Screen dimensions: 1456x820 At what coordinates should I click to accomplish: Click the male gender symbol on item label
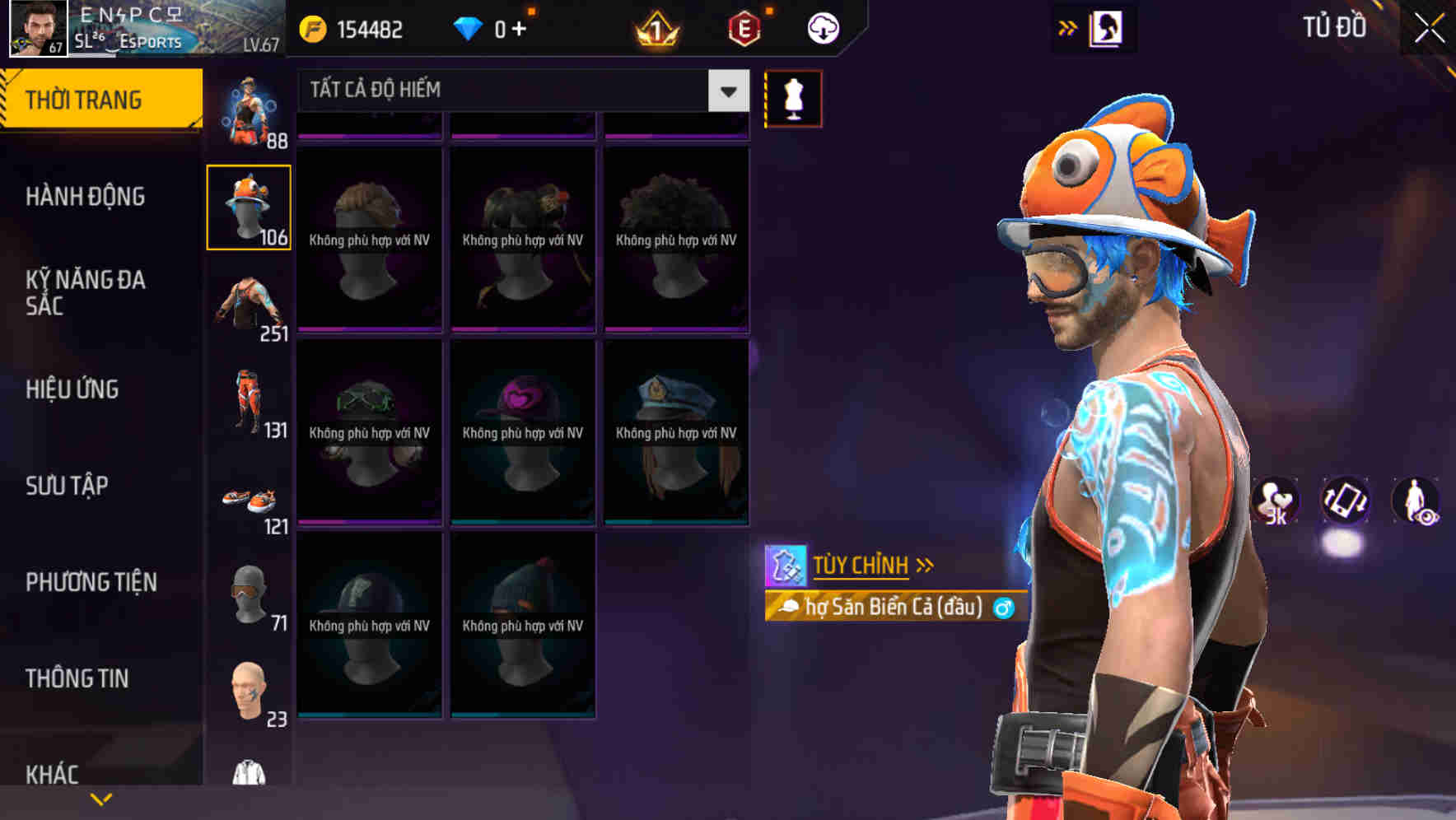1002,608
